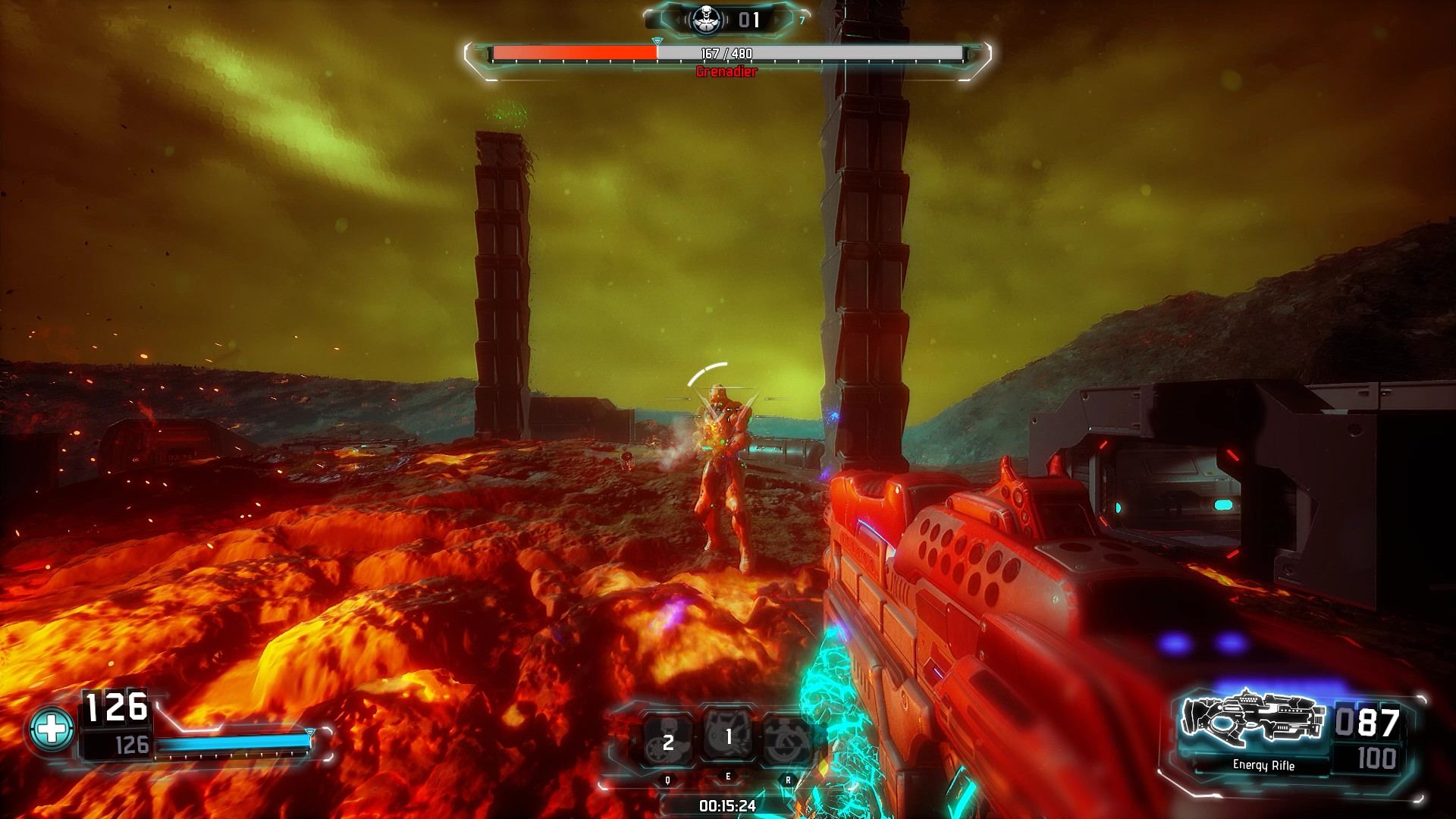
Task: Use the rabbit-eared creature ability
Action: [x=727, y=735]
